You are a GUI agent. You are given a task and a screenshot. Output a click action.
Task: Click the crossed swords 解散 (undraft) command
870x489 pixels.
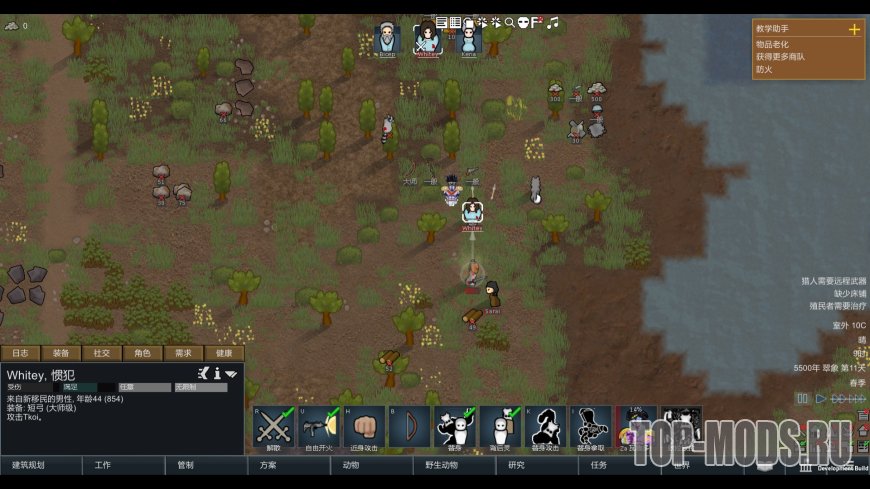[274, 427]
